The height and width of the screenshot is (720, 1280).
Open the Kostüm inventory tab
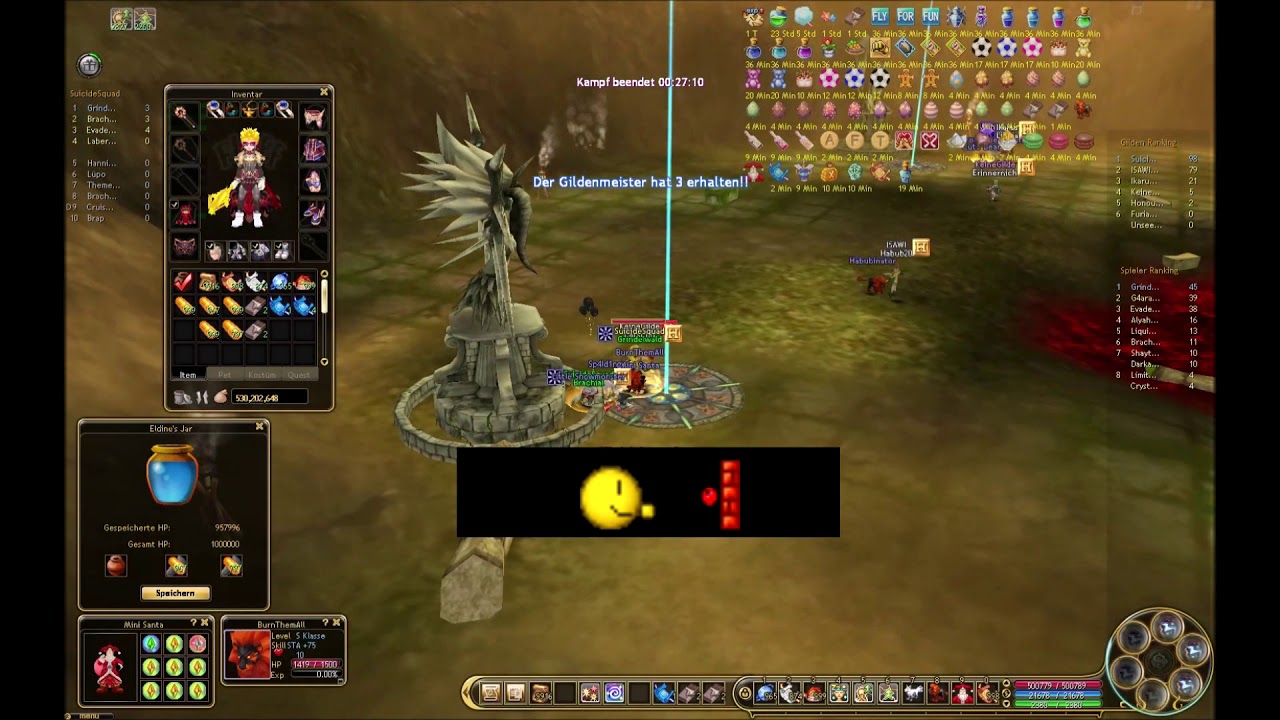261,375
